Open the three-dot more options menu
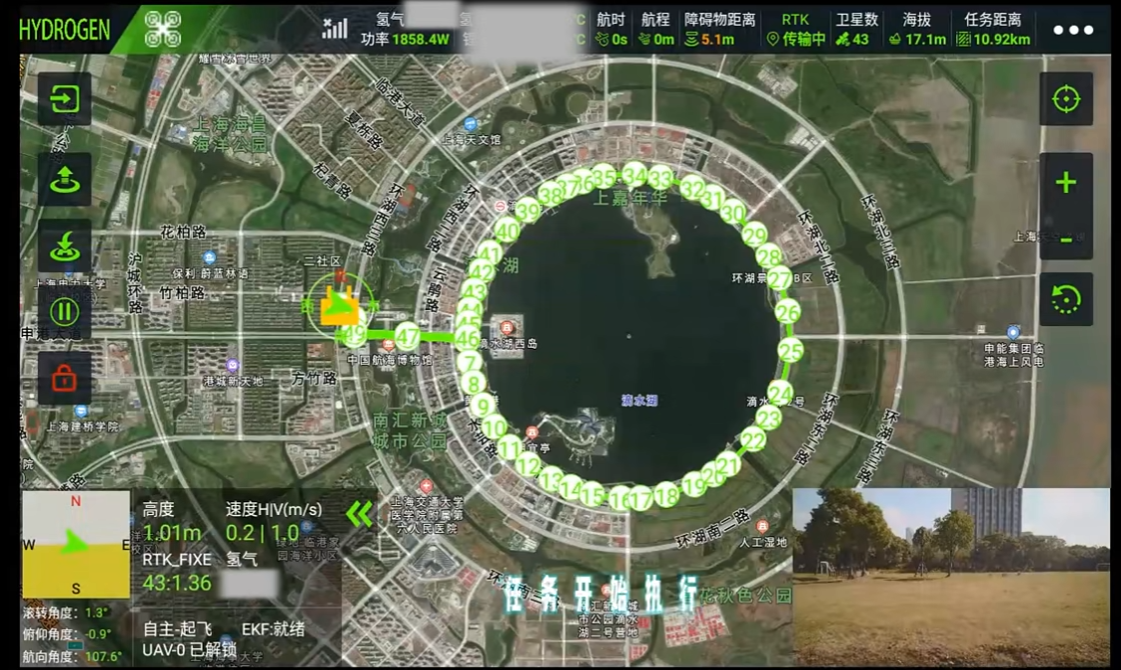The image size is (1121, 670). [1073, 30]
